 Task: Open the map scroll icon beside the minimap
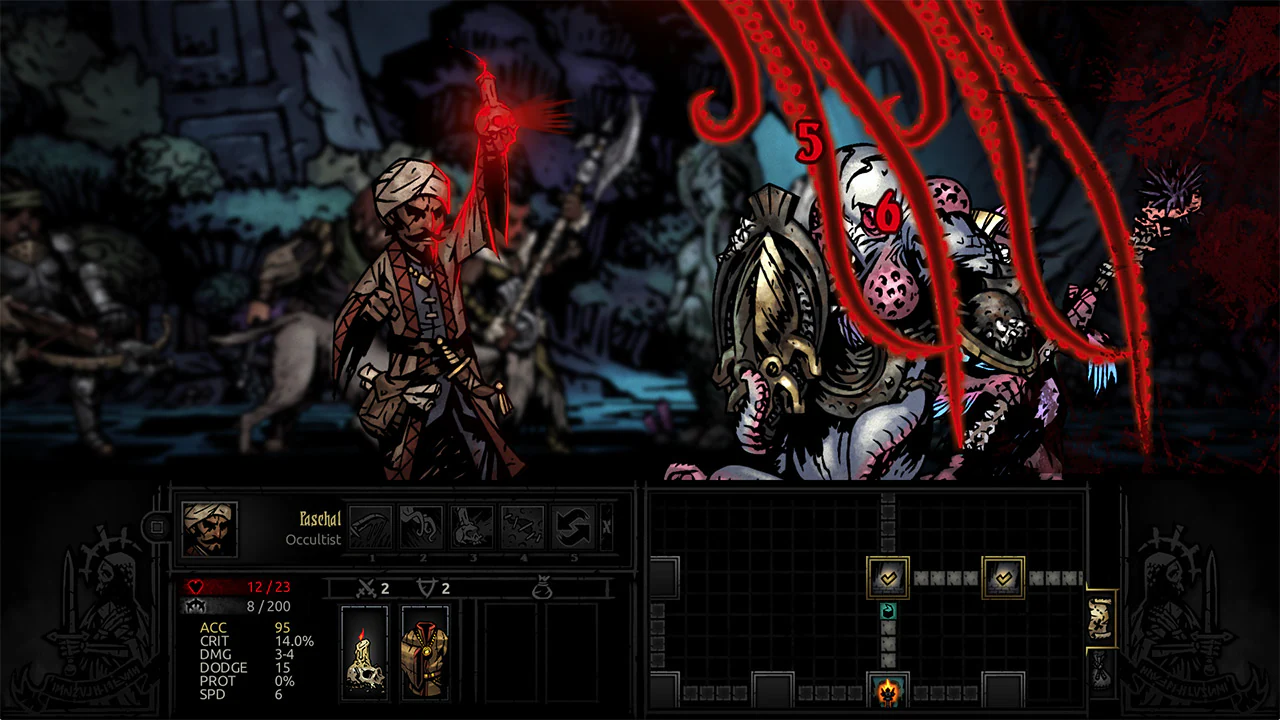coord(1101,617)
